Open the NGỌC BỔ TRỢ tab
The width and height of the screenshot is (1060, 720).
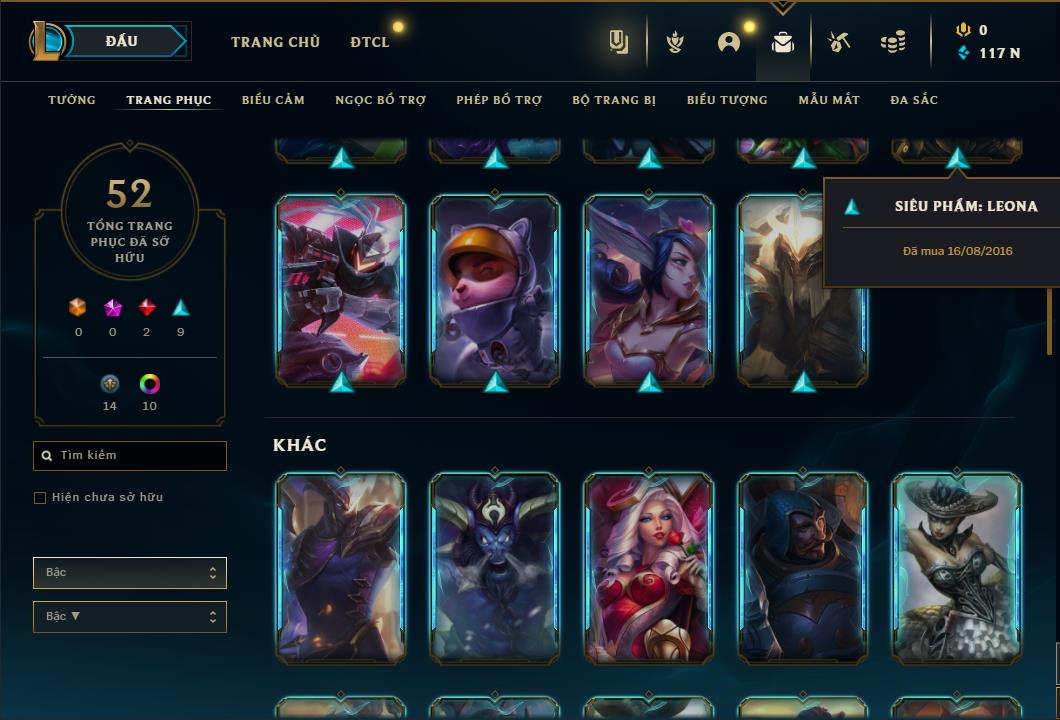380,100
